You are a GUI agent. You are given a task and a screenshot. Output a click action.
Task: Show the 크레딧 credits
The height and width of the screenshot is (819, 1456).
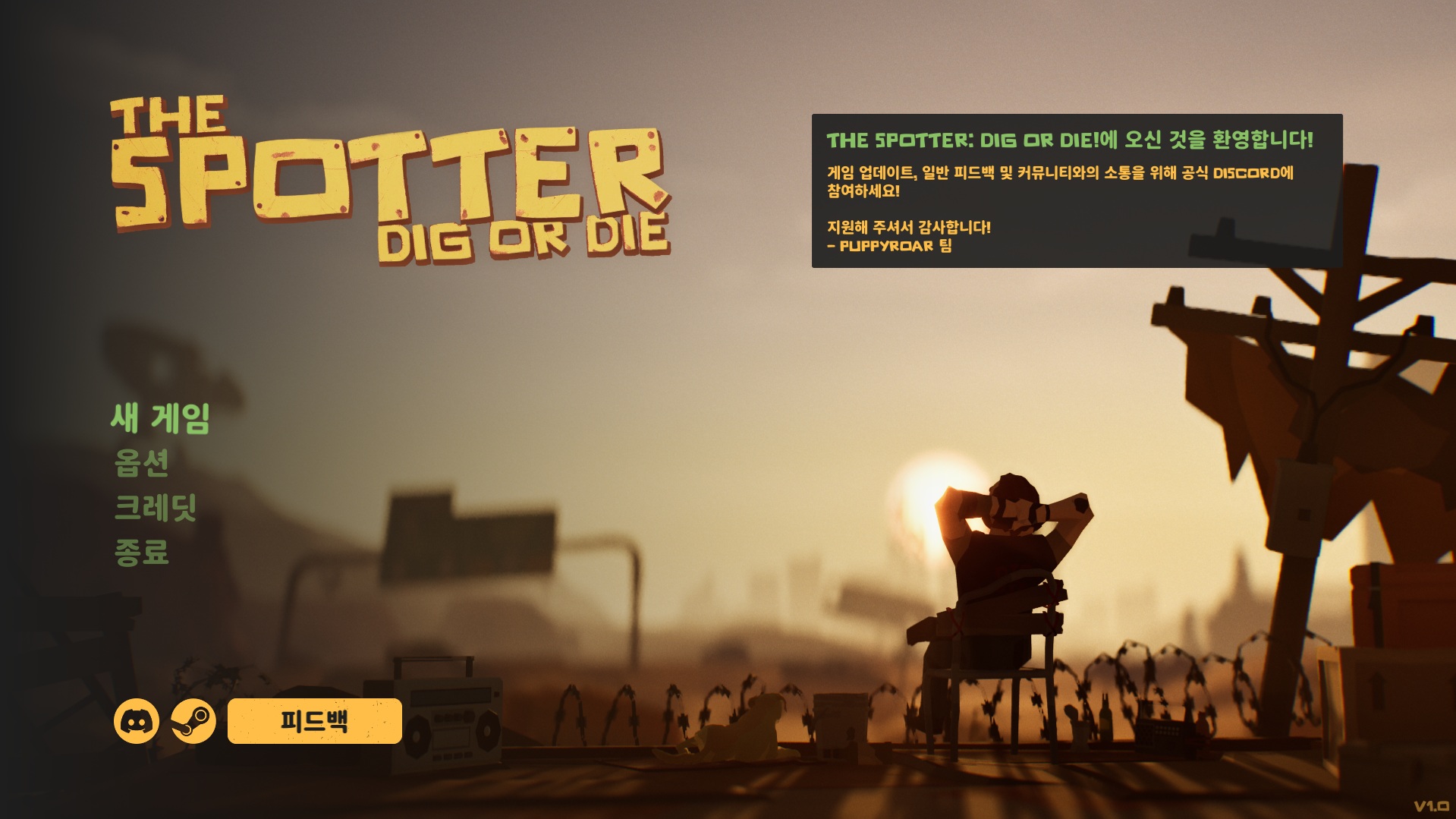click(x=156, y=507)
